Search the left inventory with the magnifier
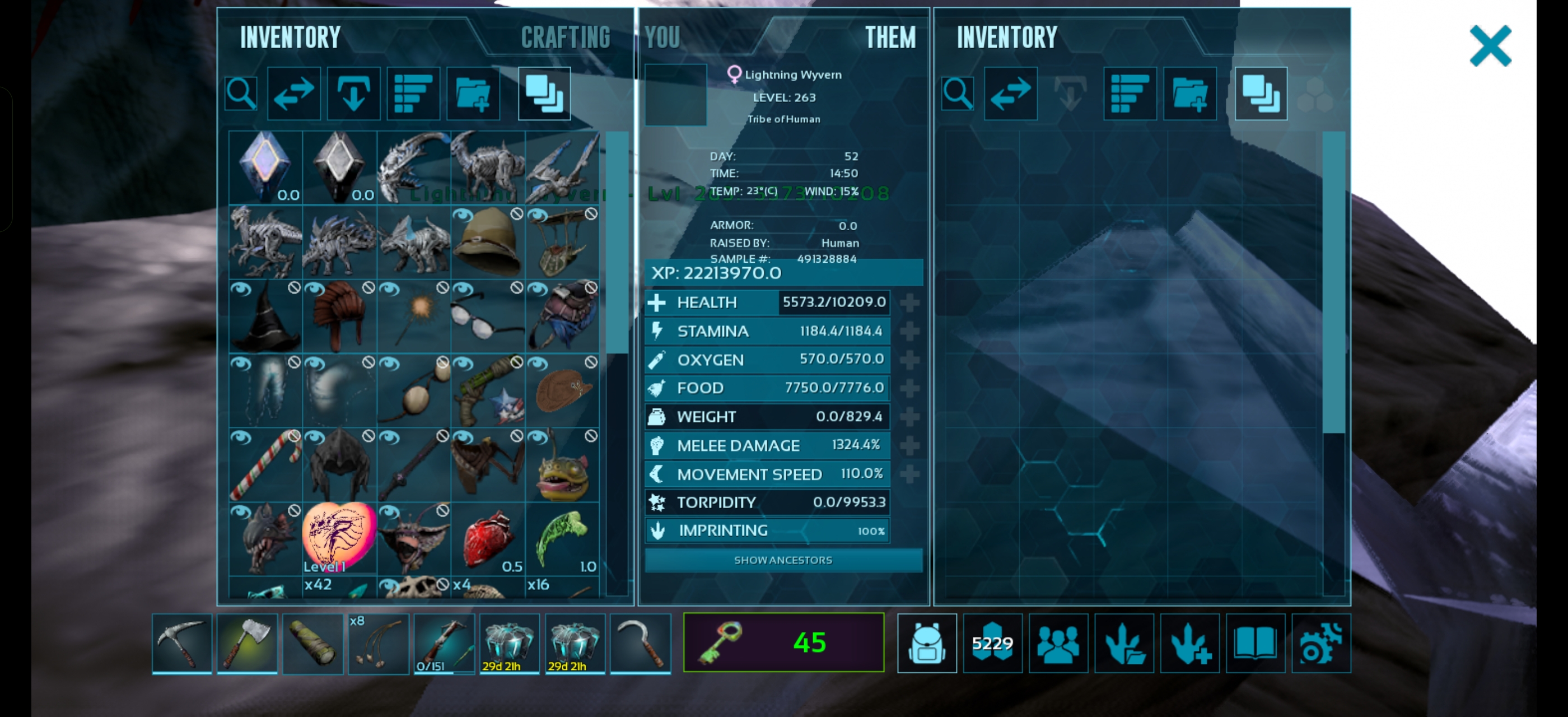This screenshot has height=717, width=1568. pyautogui.click(x=241, y=94)
